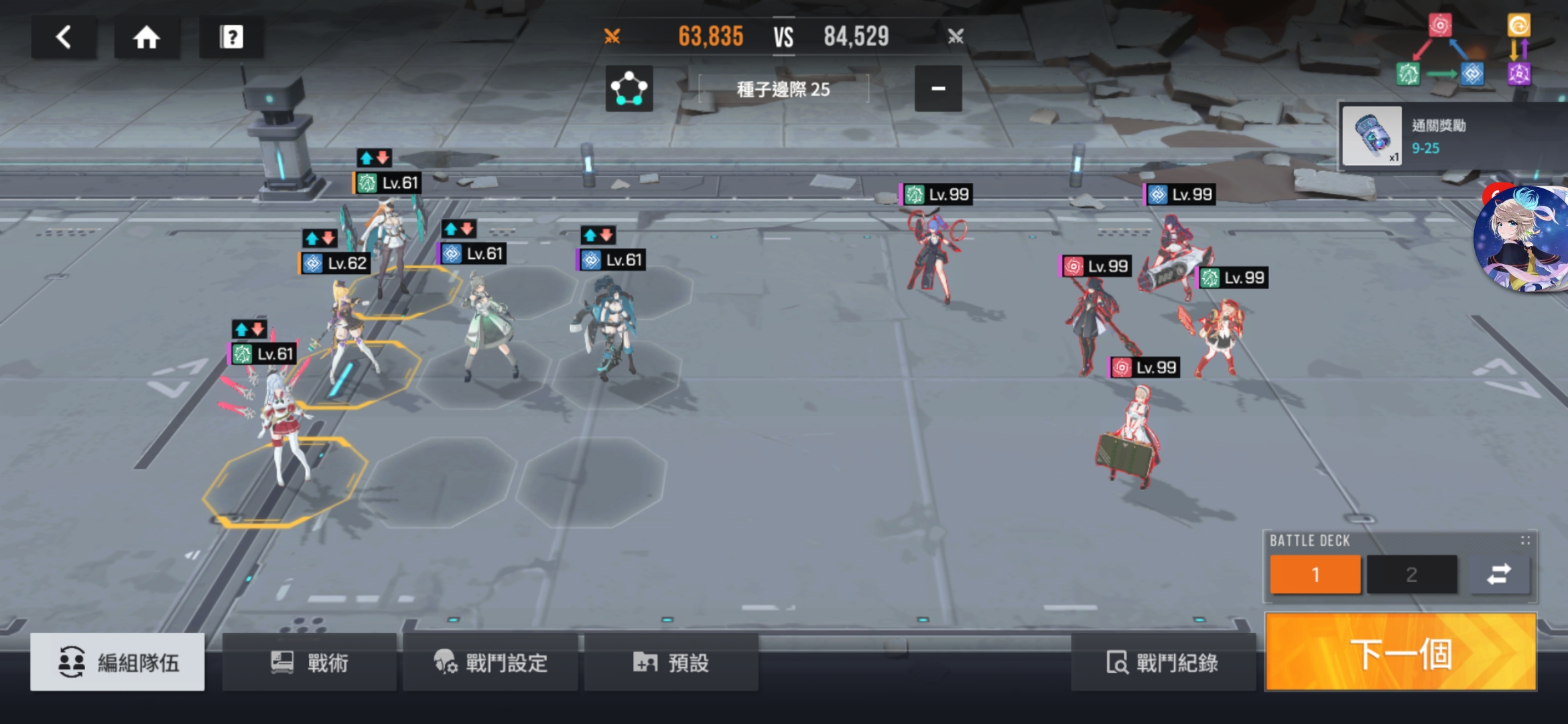This screenshot has height=724, width=1568.
Task: Select the 編組隊伍 team formation tab
Action: (x=118, y=663)
